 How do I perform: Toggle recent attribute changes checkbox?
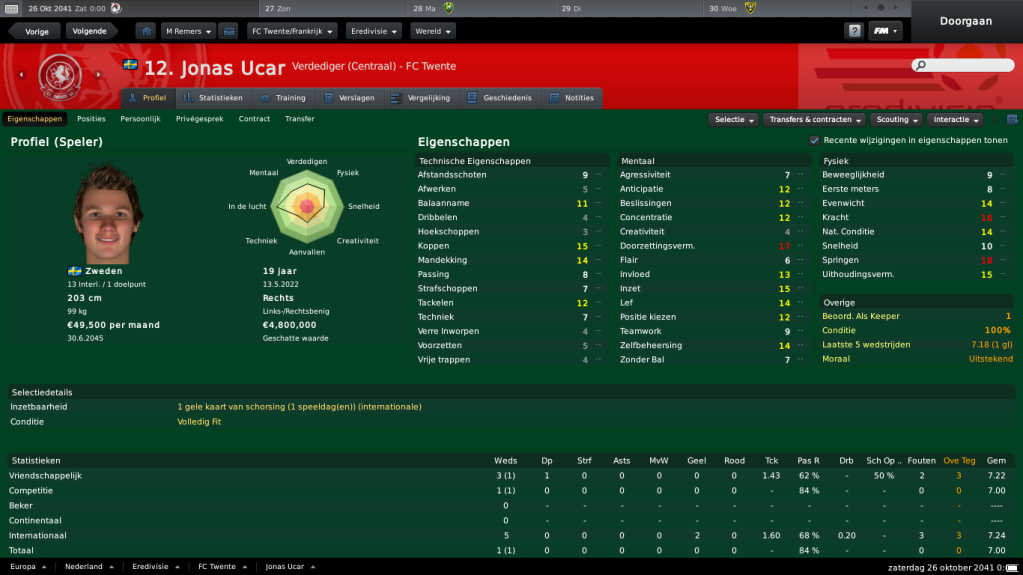pyautogui.click(x=814, y=141)
